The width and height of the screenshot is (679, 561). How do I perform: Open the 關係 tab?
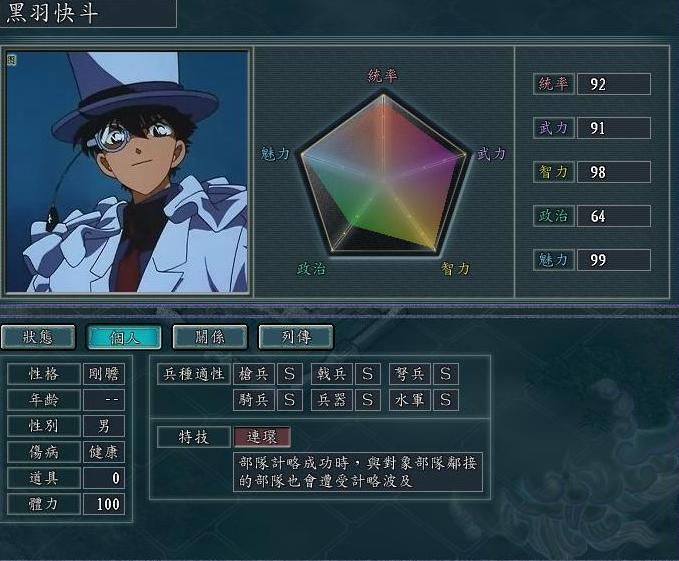coord(210,337)
